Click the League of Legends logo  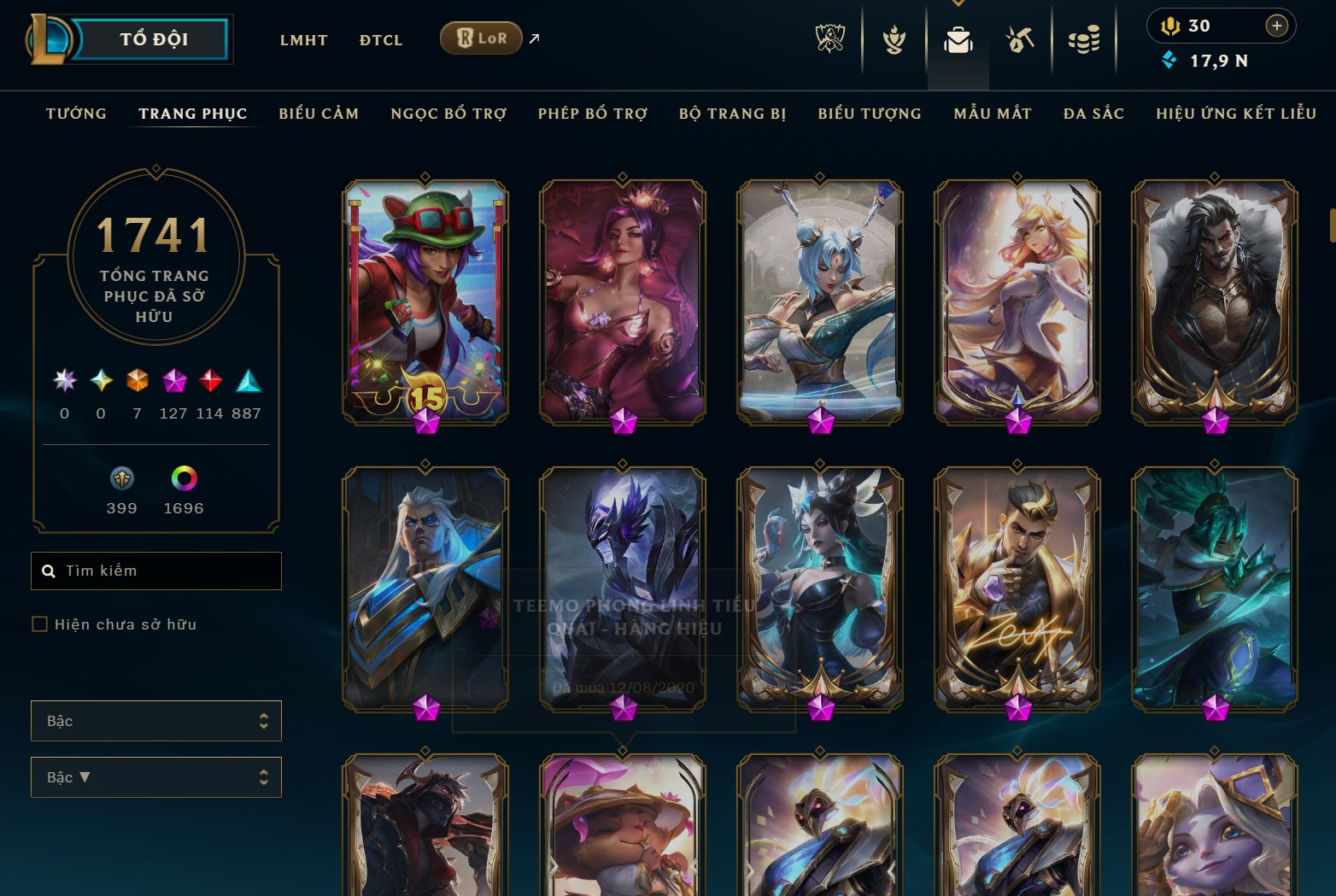pos(51,38)
